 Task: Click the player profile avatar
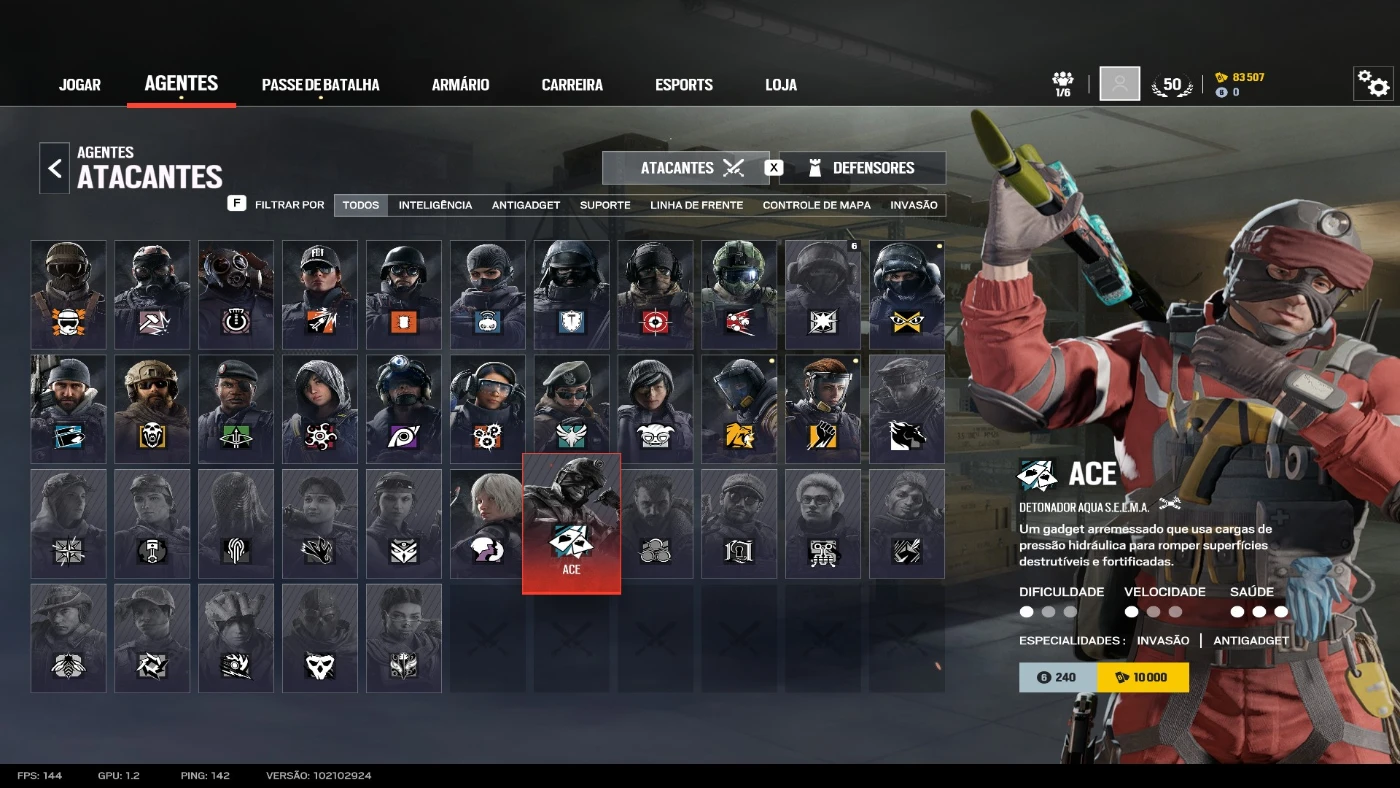pos(1119,84)
